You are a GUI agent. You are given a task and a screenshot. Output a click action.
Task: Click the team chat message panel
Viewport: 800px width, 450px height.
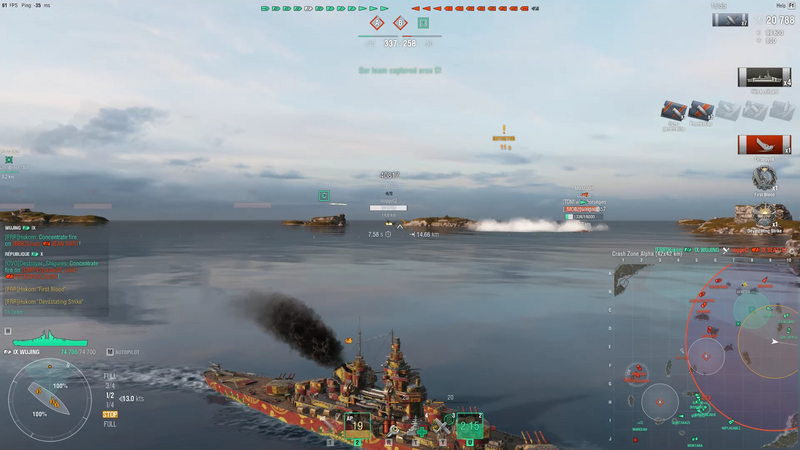pyautogui.click(x=55, y=270)
